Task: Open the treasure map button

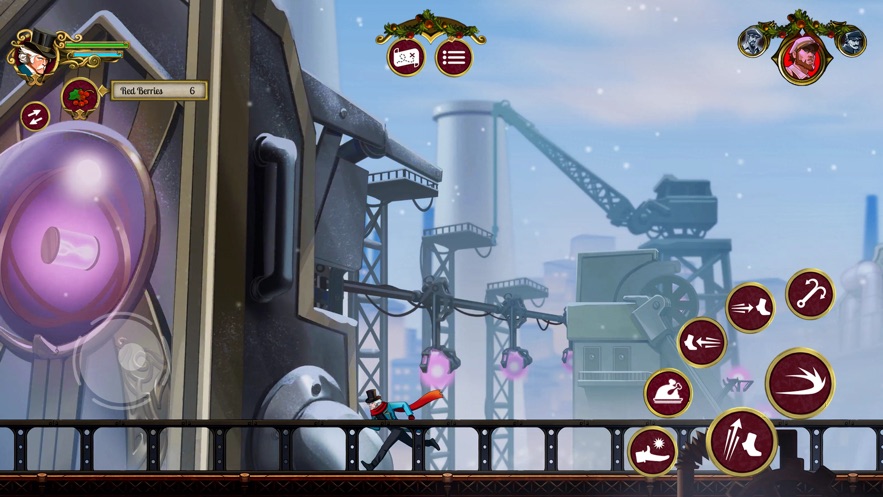Action: coord(406,58)
